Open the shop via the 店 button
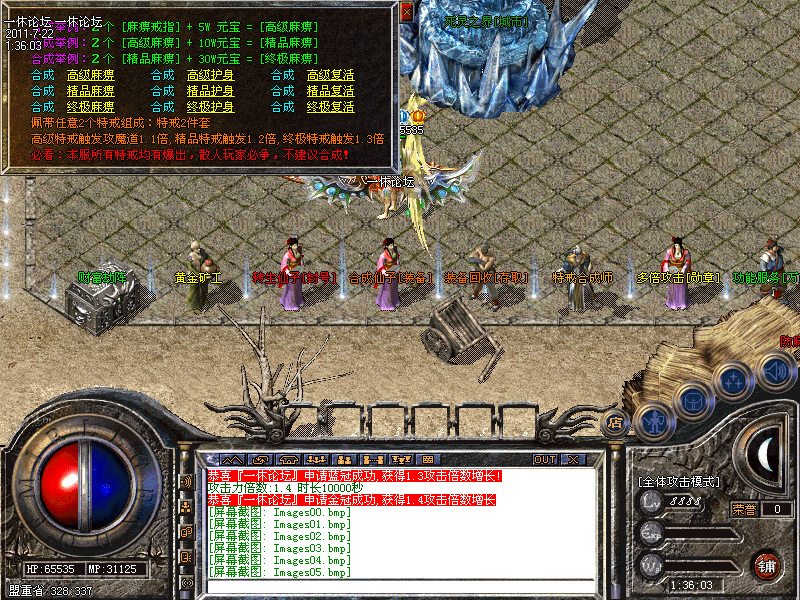 (x=615, y=422)
